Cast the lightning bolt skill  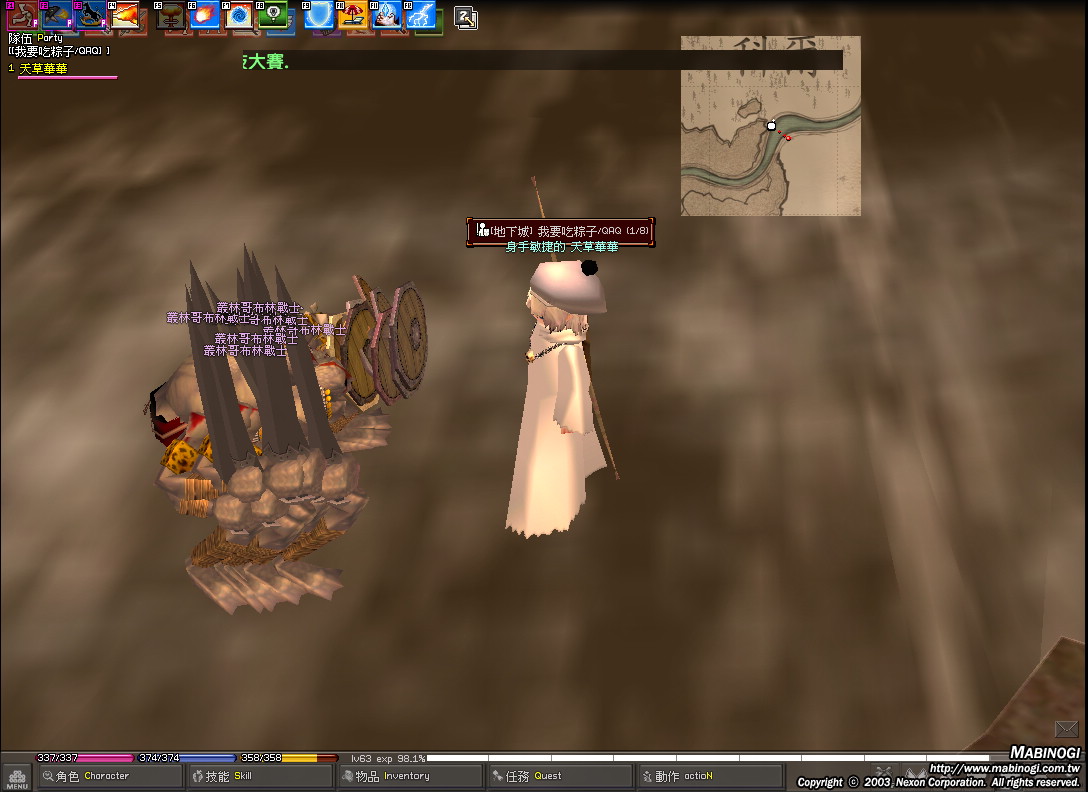click(421, 14)
